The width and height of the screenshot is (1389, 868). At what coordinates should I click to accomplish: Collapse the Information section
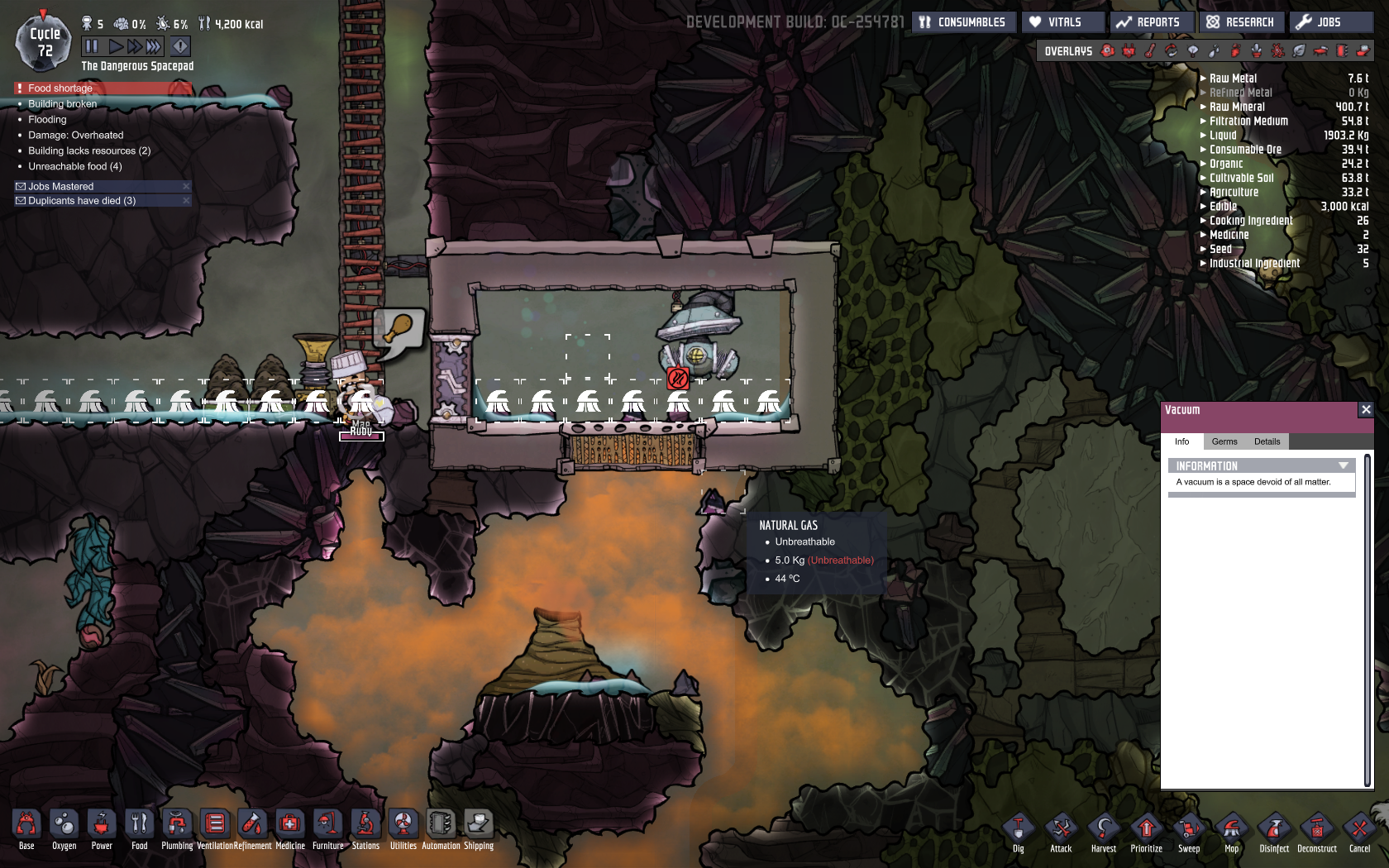[1344, 466]
